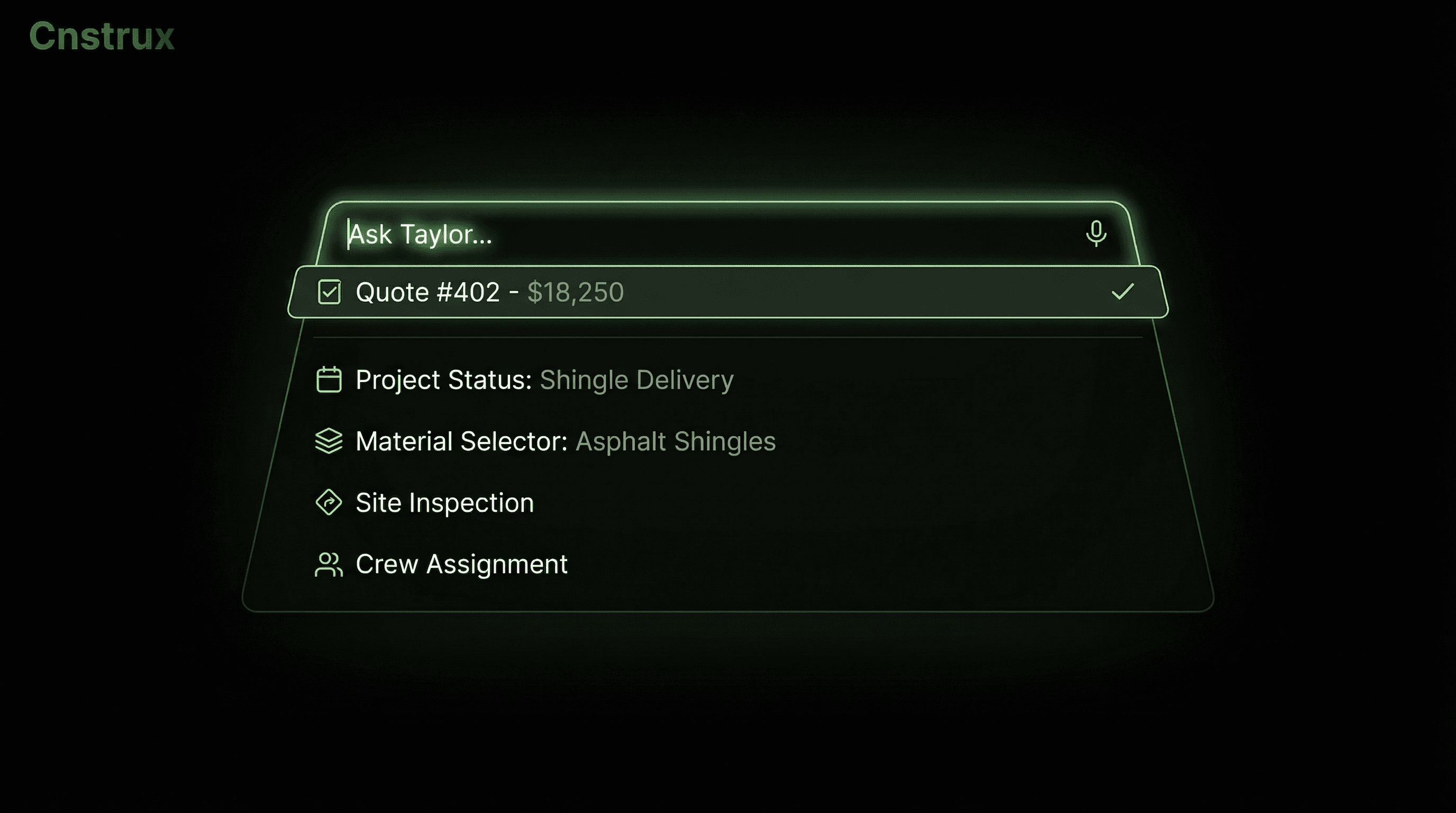Select the checklist icon beside Quote #402
The image size is (1456, 813).
pos(330,292)
